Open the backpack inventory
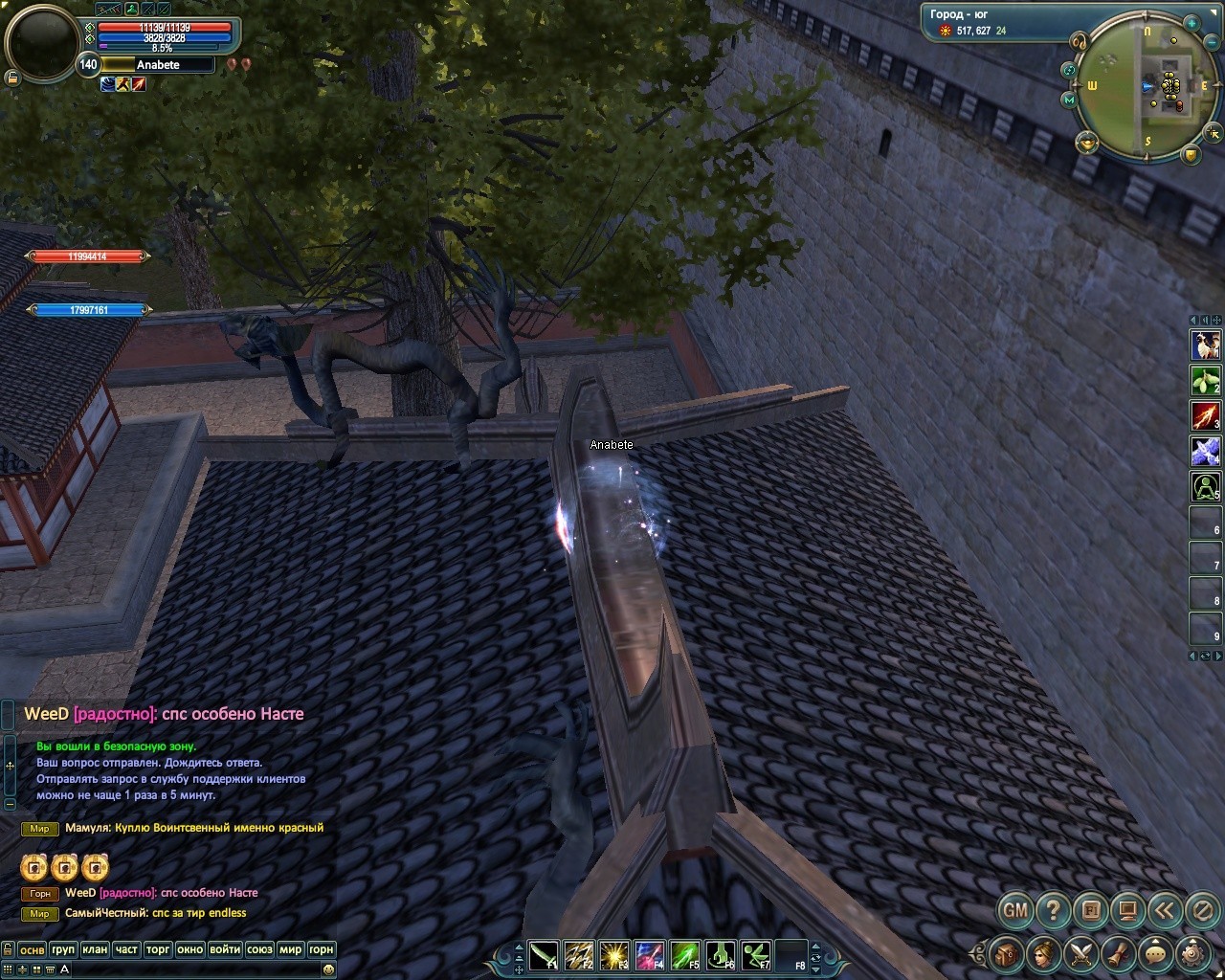Screen dimensions: 1225x980 (1006, 953)
